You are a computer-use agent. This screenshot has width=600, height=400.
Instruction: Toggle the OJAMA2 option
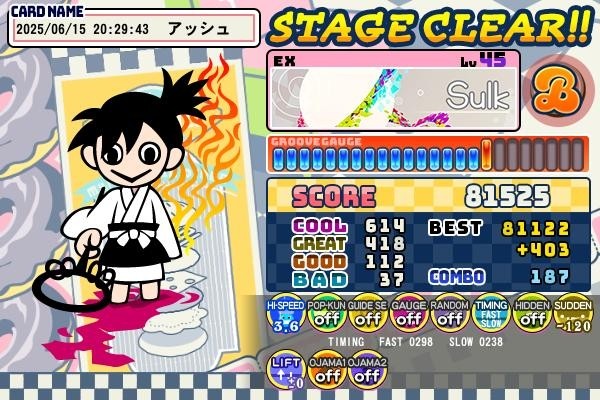pos(367,370)
